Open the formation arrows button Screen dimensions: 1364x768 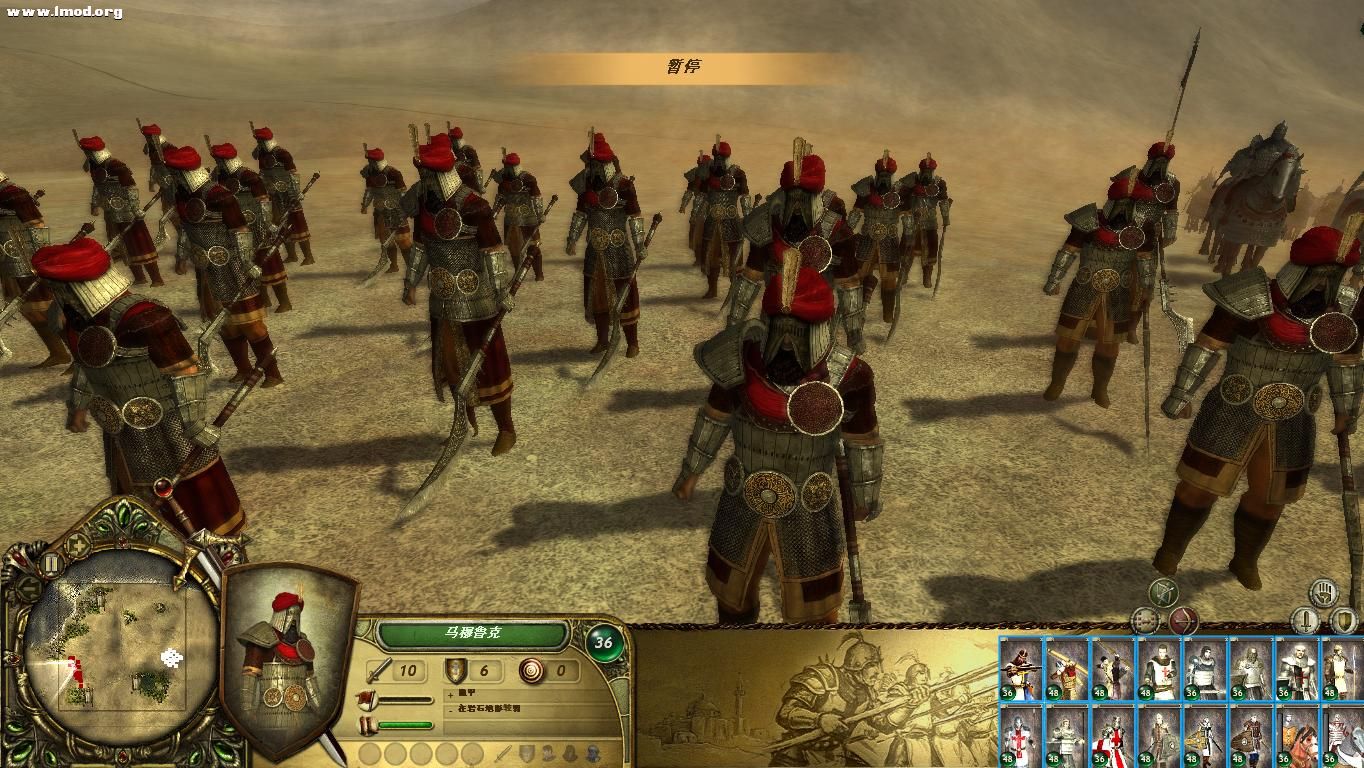[1144, 621]
